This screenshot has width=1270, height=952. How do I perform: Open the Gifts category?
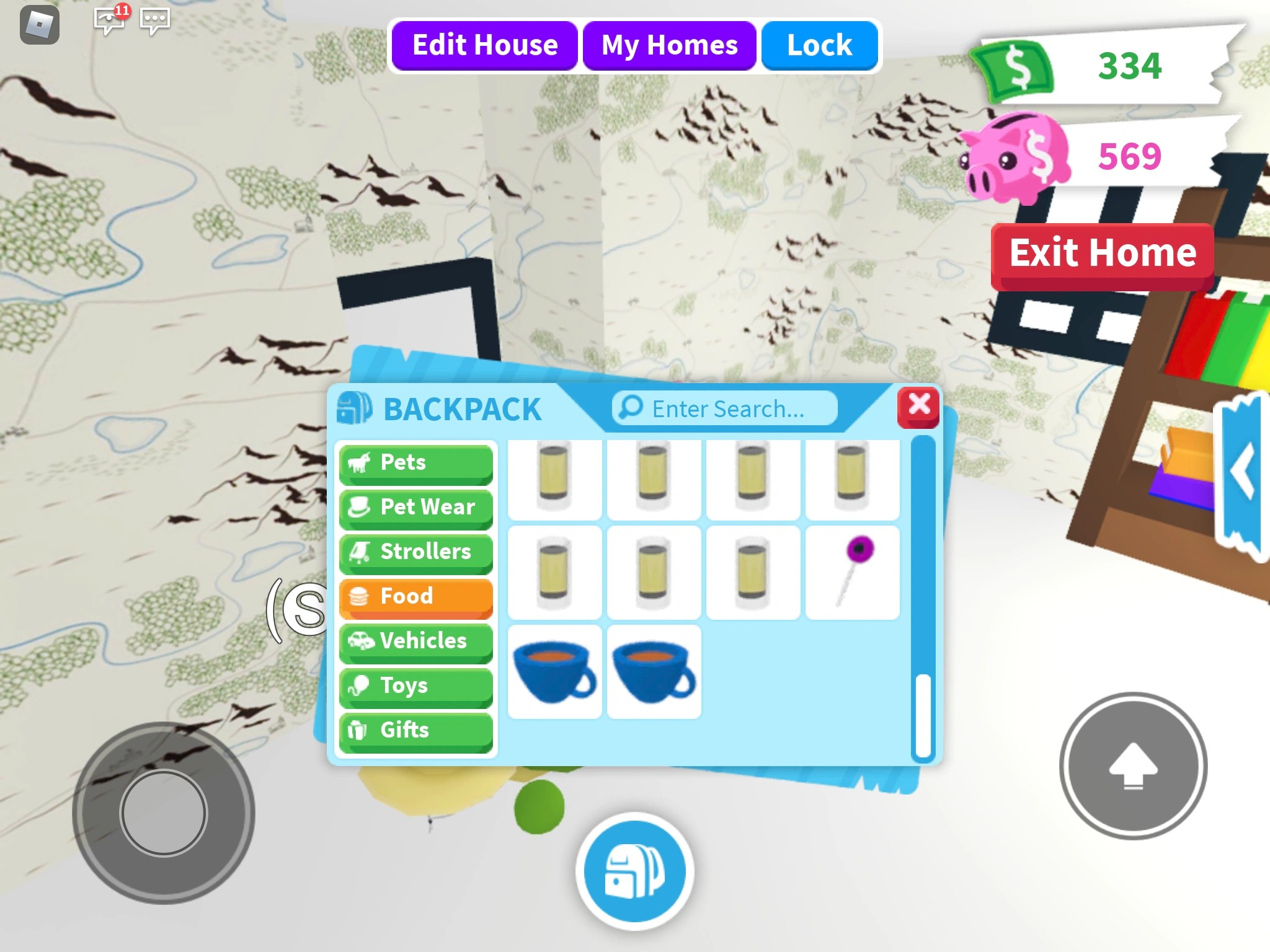(x=416, y=730)
